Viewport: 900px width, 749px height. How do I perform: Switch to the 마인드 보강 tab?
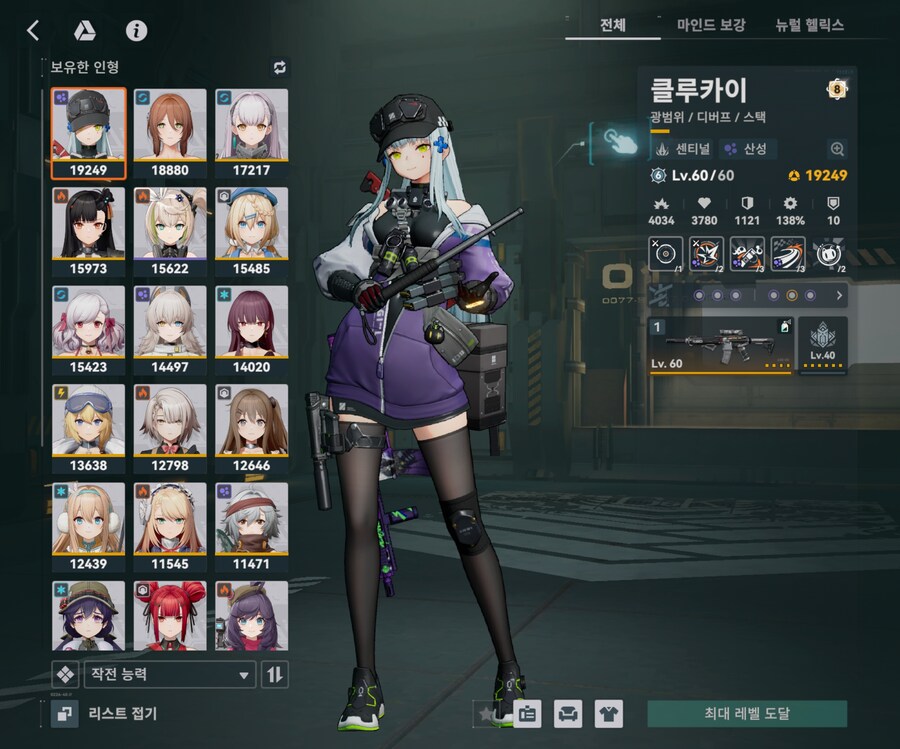[x=711, y=25]
